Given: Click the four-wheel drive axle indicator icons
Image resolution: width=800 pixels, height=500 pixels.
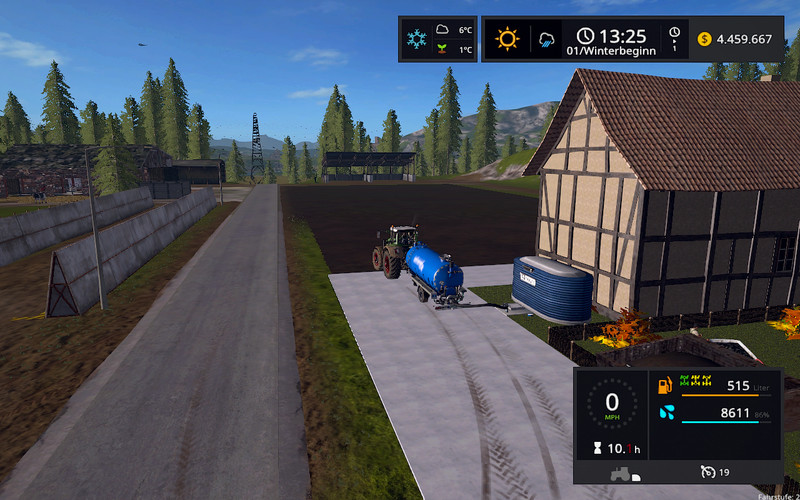Looking at the screenshot, I should click(x=695, y=381).
